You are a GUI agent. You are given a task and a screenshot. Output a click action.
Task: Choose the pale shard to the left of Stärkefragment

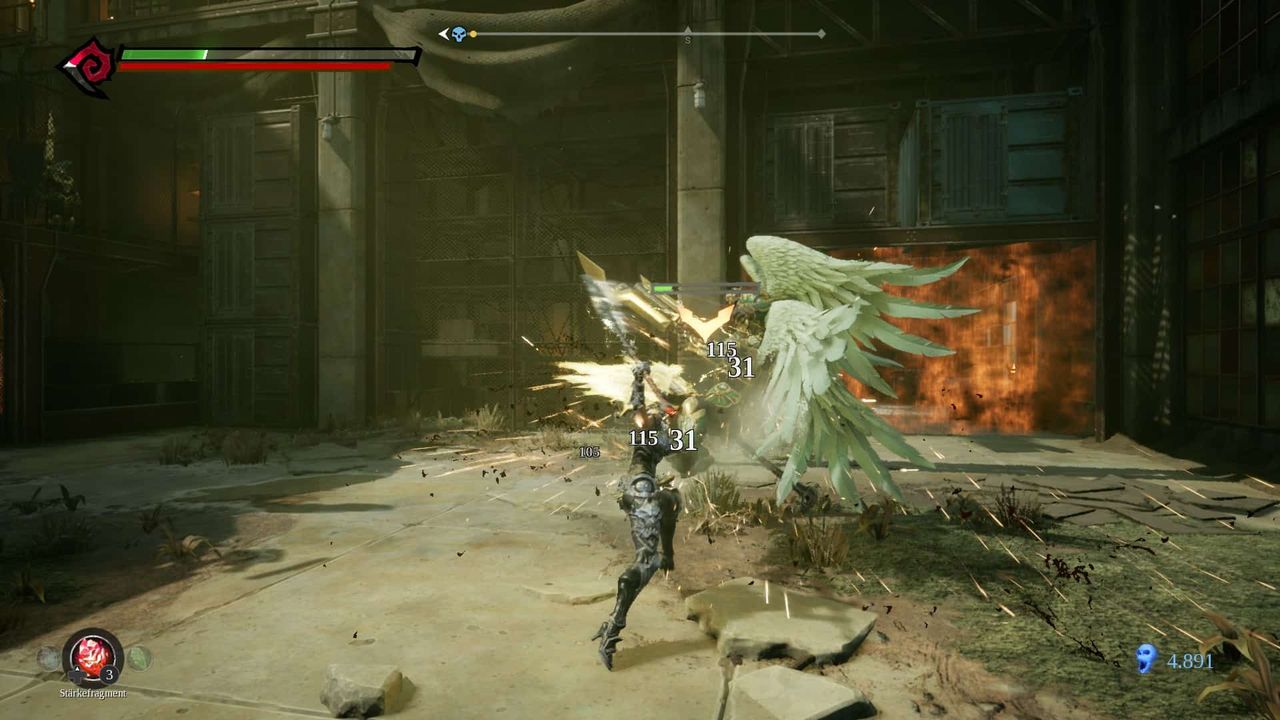(x=48, y=658)
